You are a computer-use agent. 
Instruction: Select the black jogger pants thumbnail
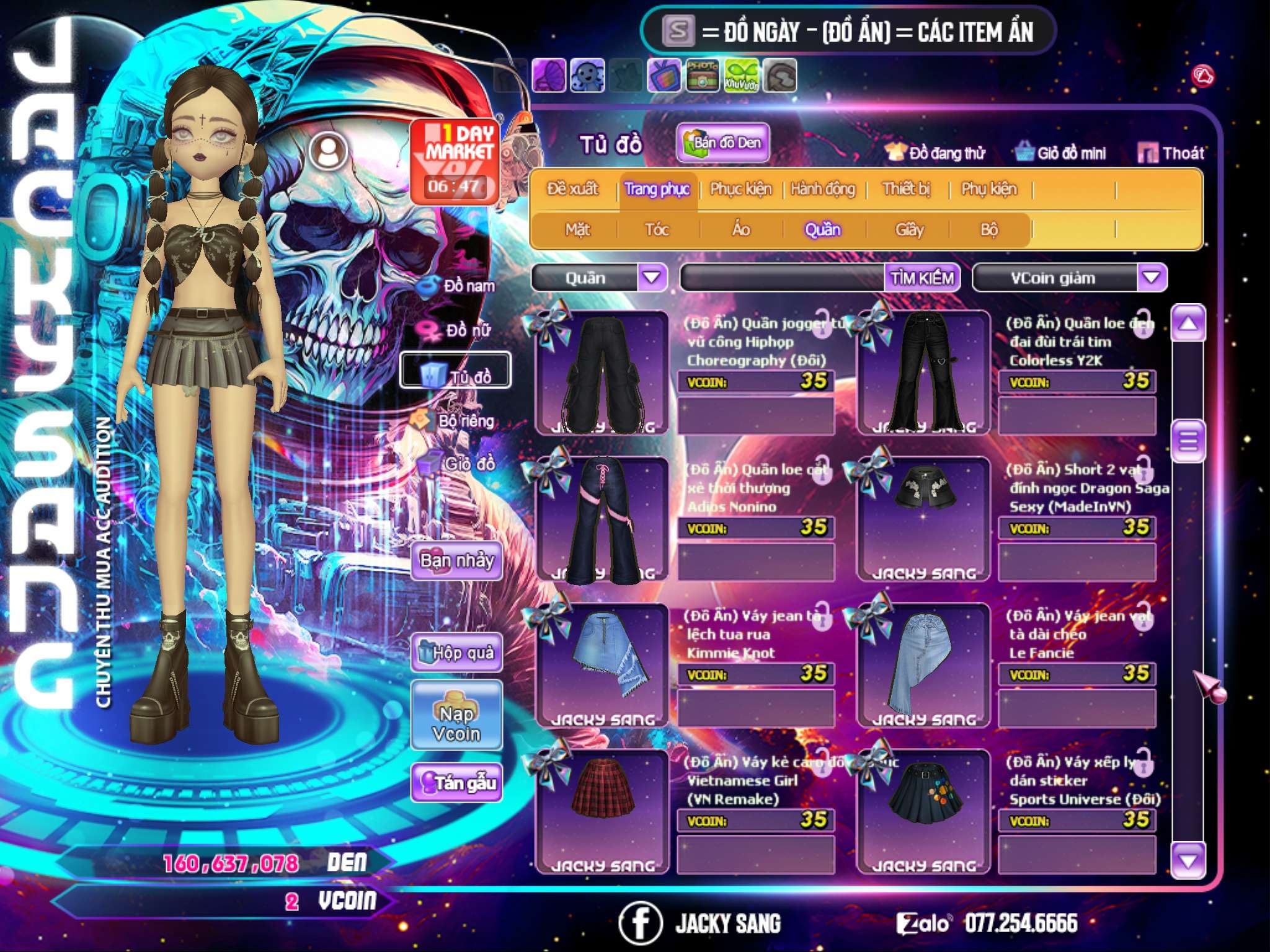click(602, 373)
